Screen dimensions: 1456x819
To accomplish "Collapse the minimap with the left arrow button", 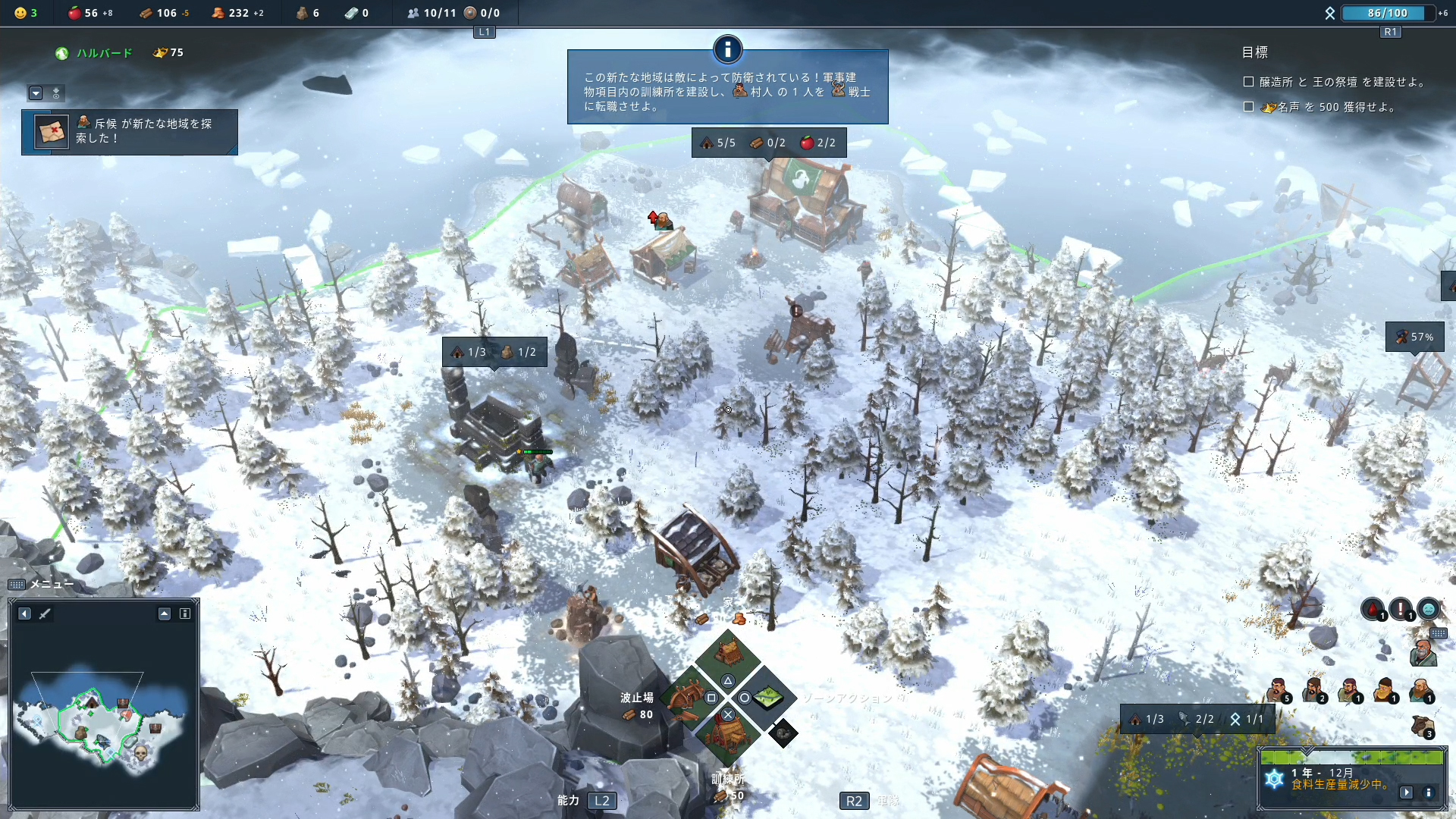I will (24, 613).
